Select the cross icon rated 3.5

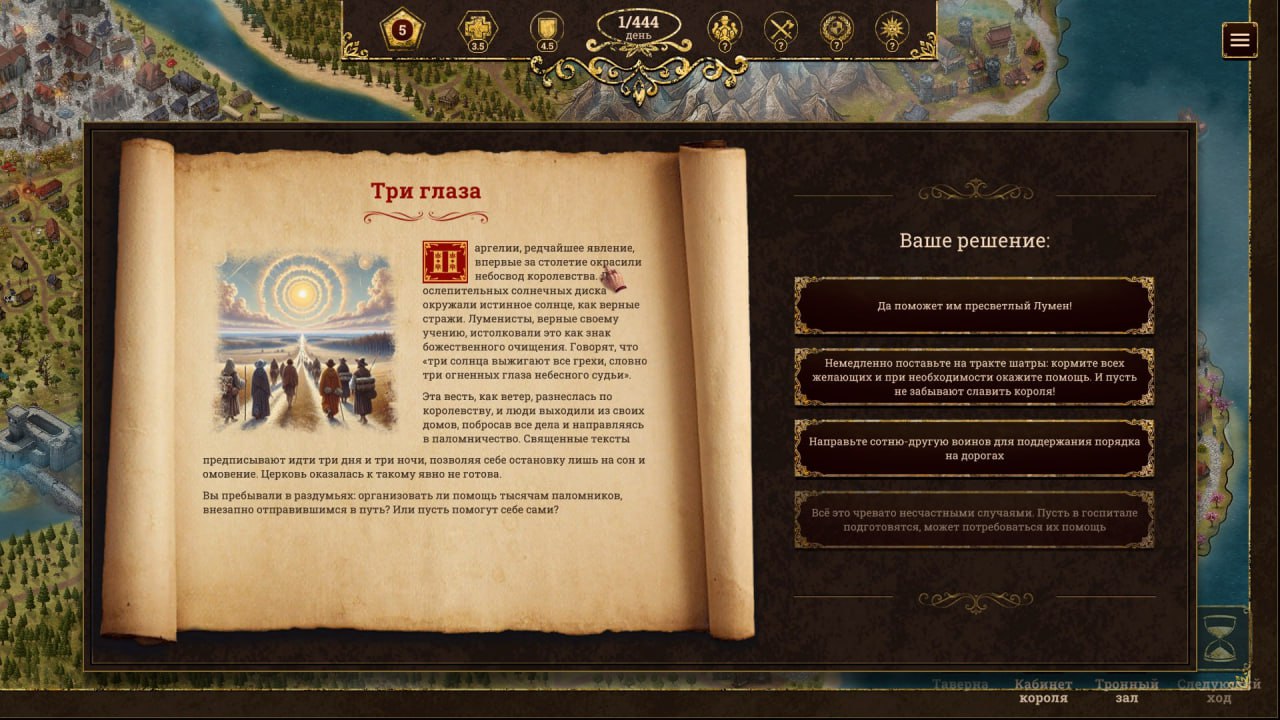coord(478,30)
